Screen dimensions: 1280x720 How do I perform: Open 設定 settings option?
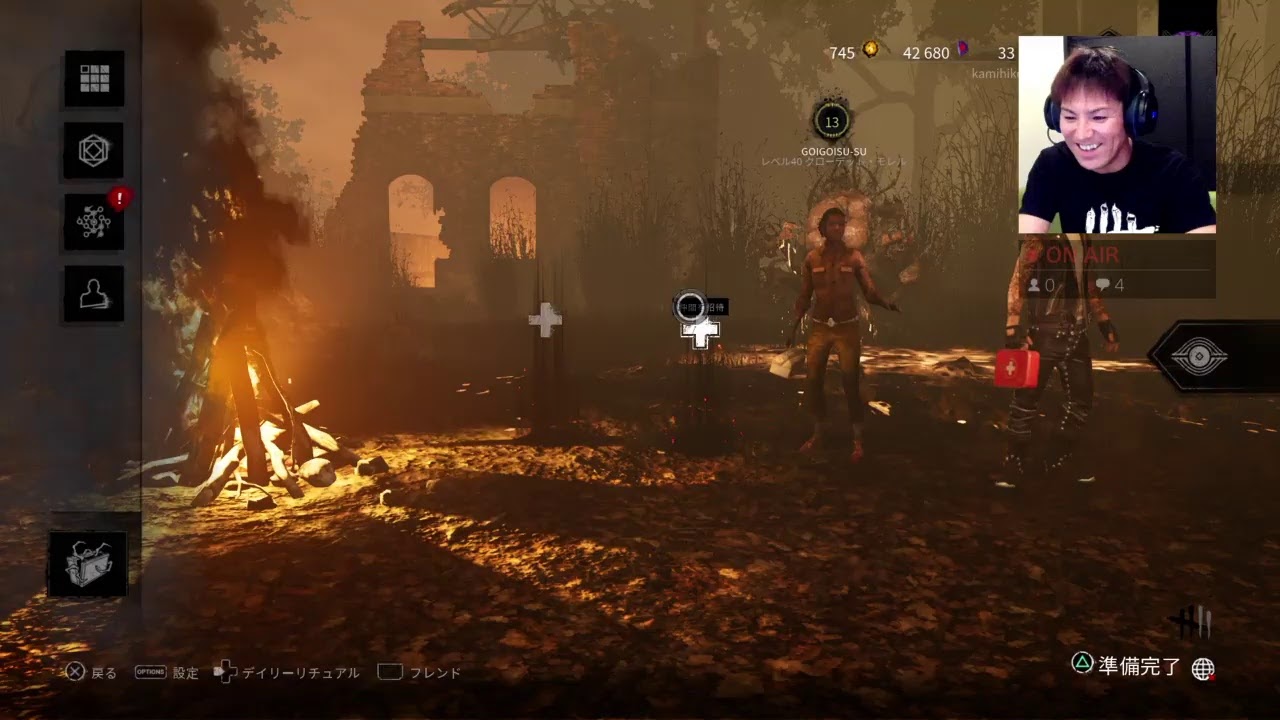click(168, 673)
